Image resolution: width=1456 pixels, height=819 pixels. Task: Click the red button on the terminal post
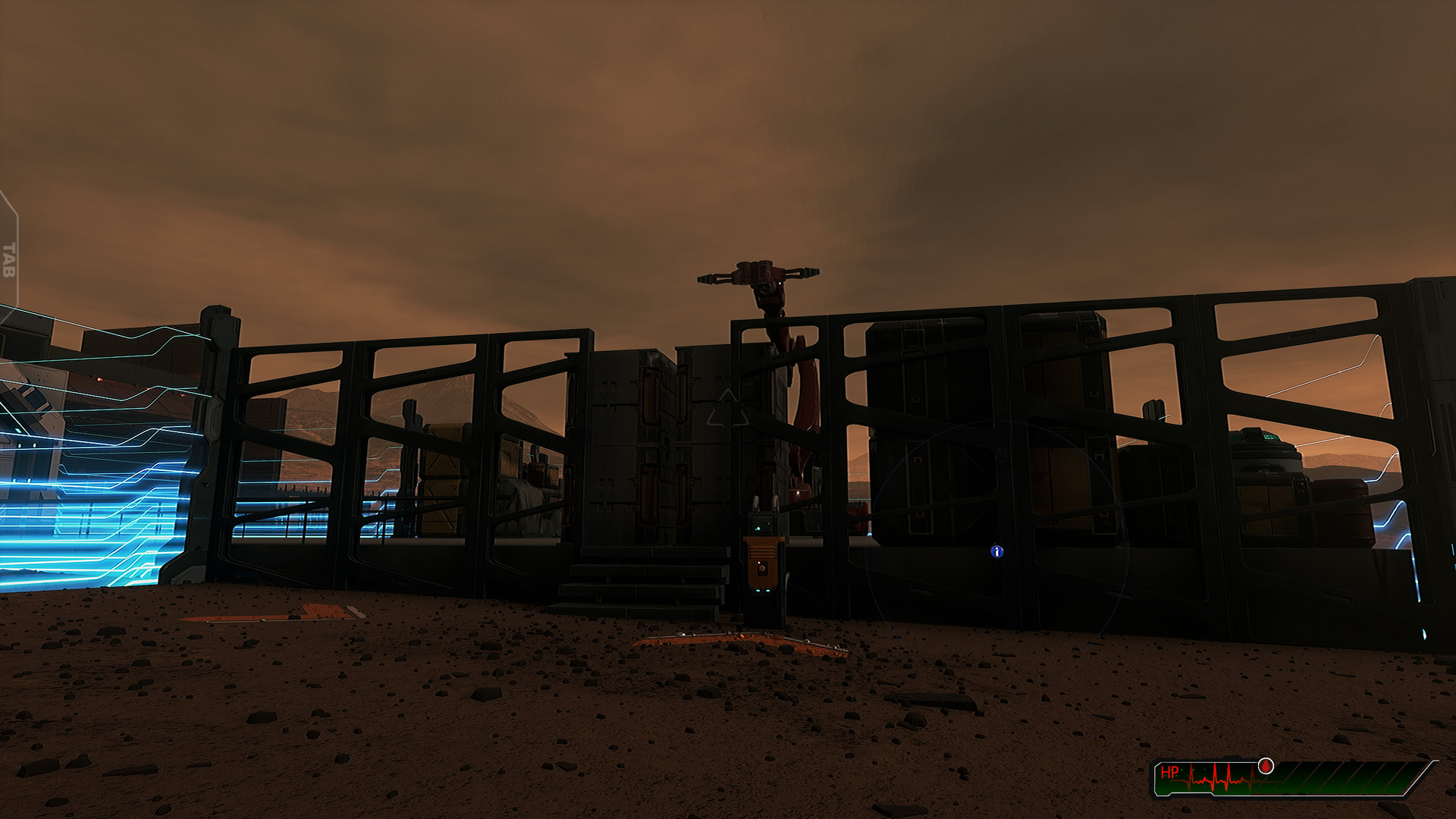[x=761, y=568]
